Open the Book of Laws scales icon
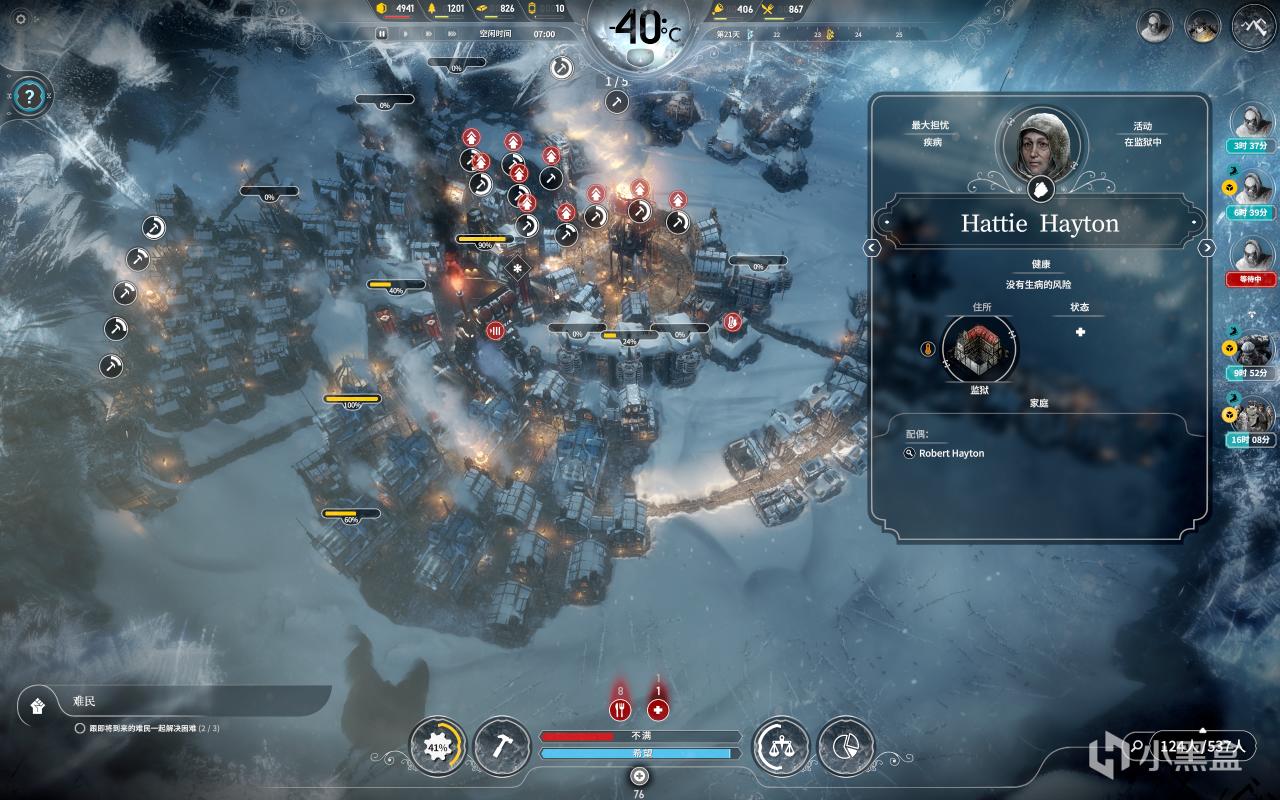1280x800 pixels. tap(780, 746)
